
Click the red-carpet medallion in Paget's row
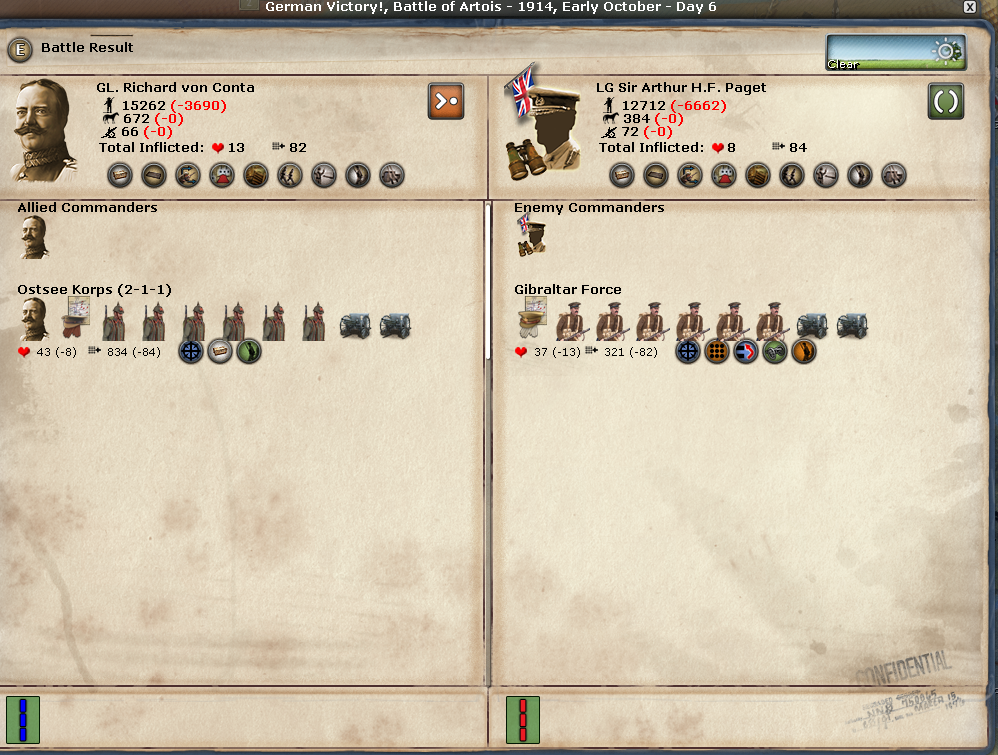724,176
